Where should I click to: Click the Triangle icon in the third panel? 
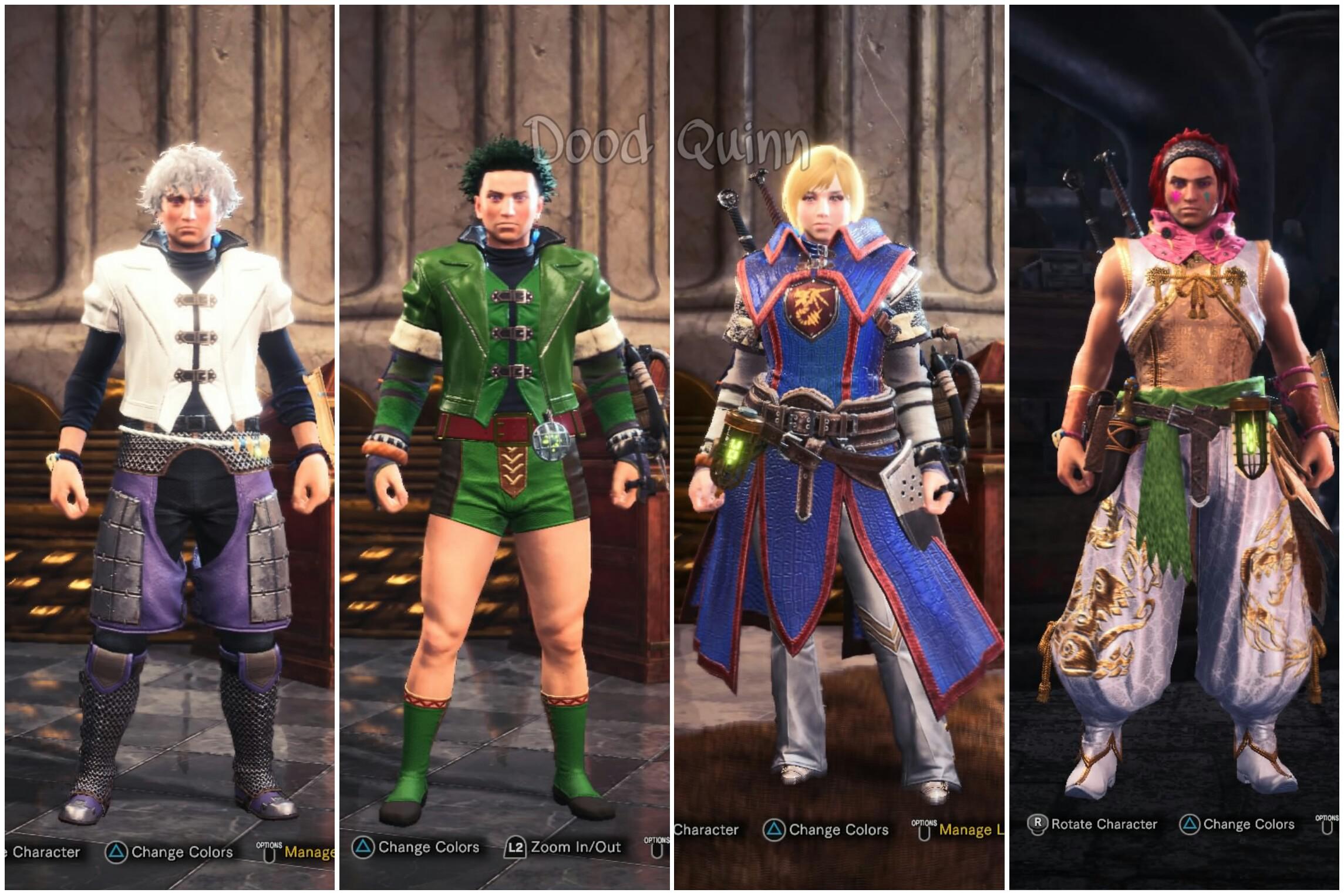coord(773,828)
